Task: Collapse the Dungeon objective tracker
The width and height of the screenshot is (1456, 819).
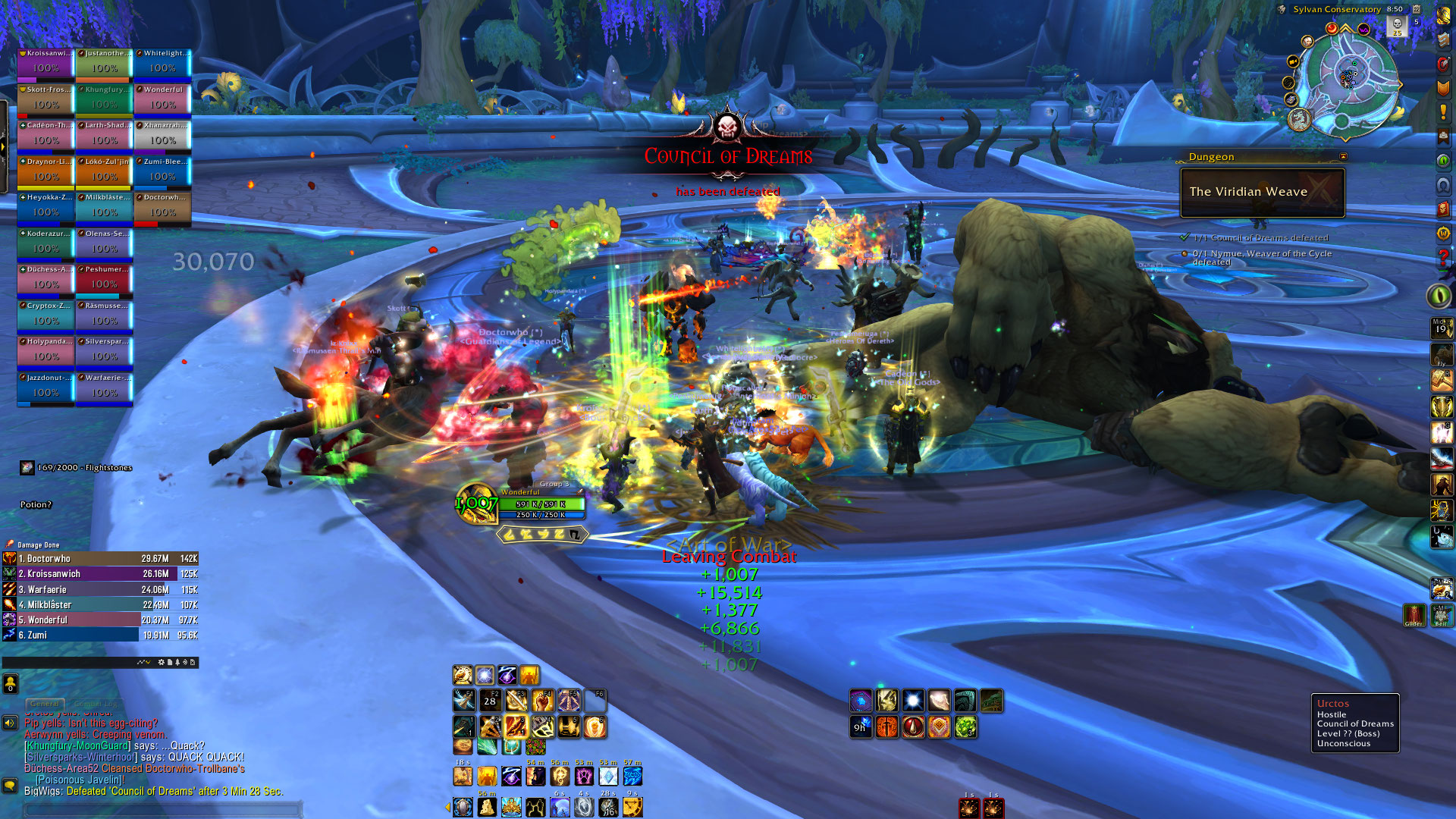Action: click(x=1343, y=157)
